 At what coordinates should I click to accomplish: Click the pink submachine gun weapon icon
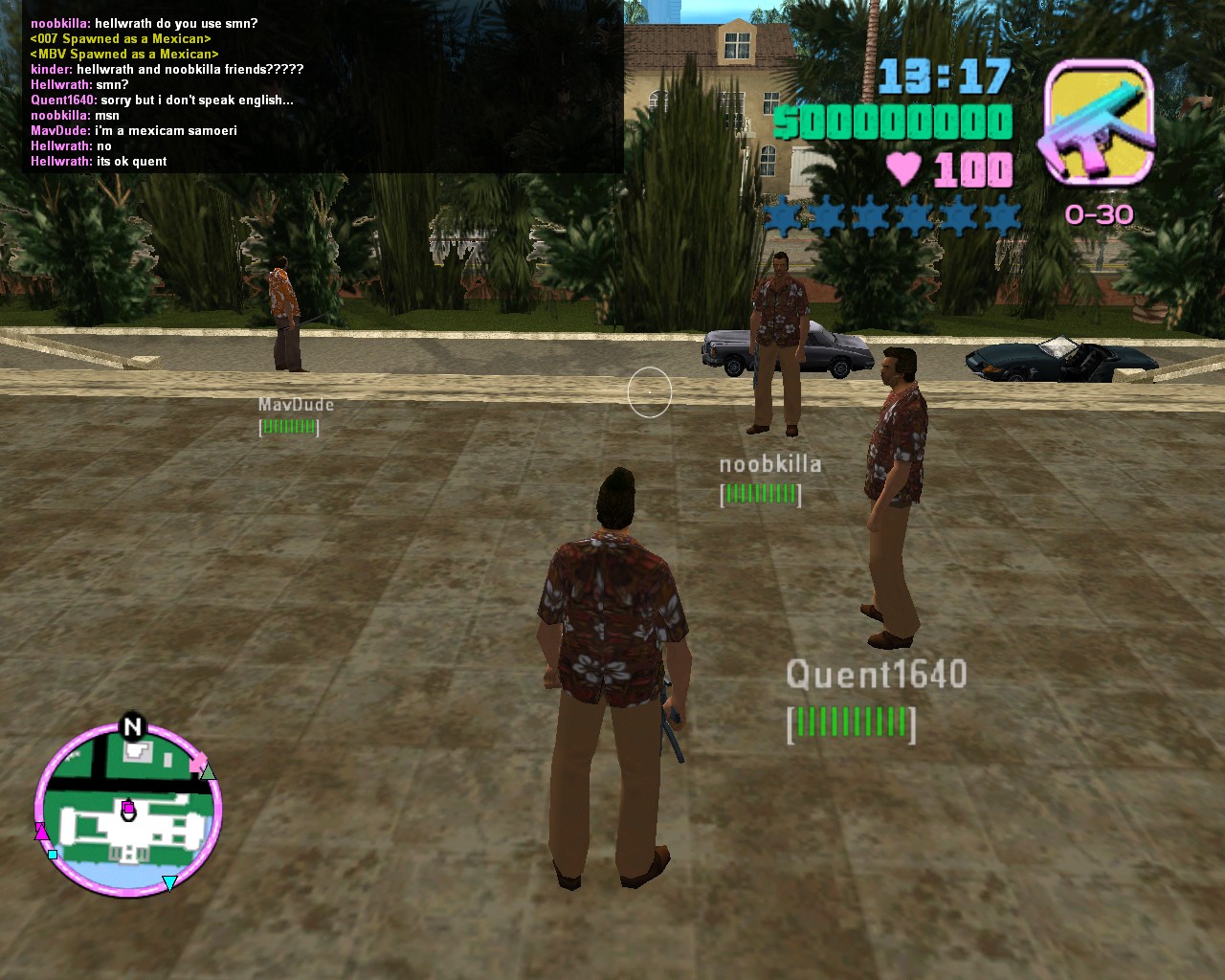coord(1097,122)
